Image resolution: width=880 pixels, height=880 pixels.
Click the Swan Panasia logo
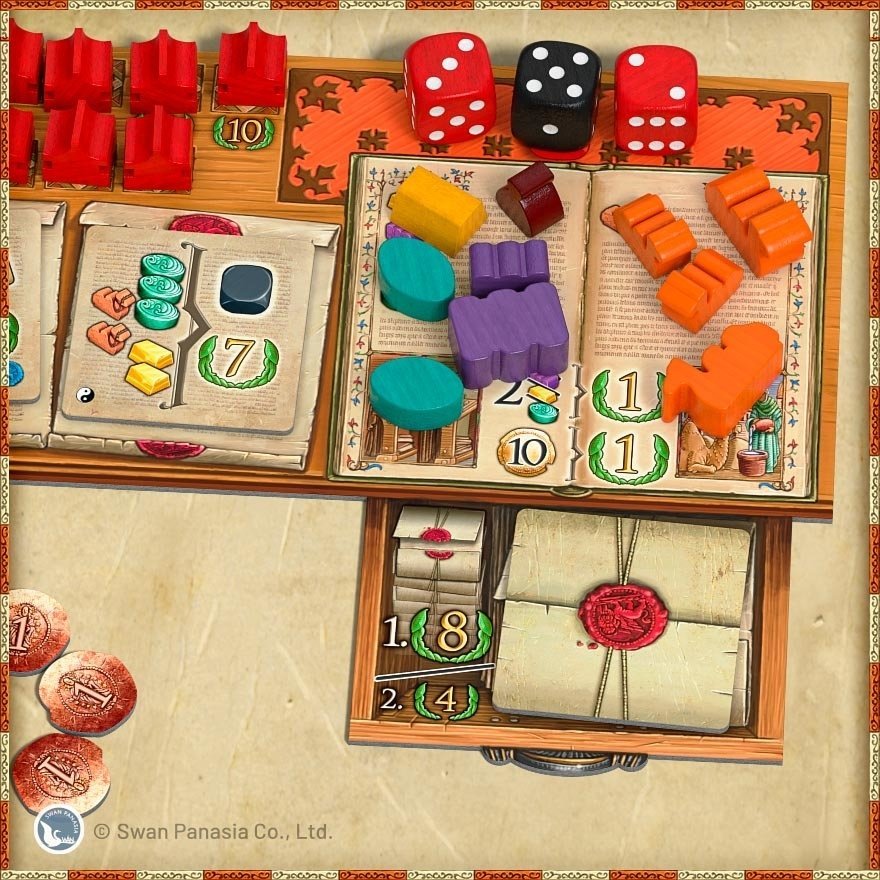[58, 830]
